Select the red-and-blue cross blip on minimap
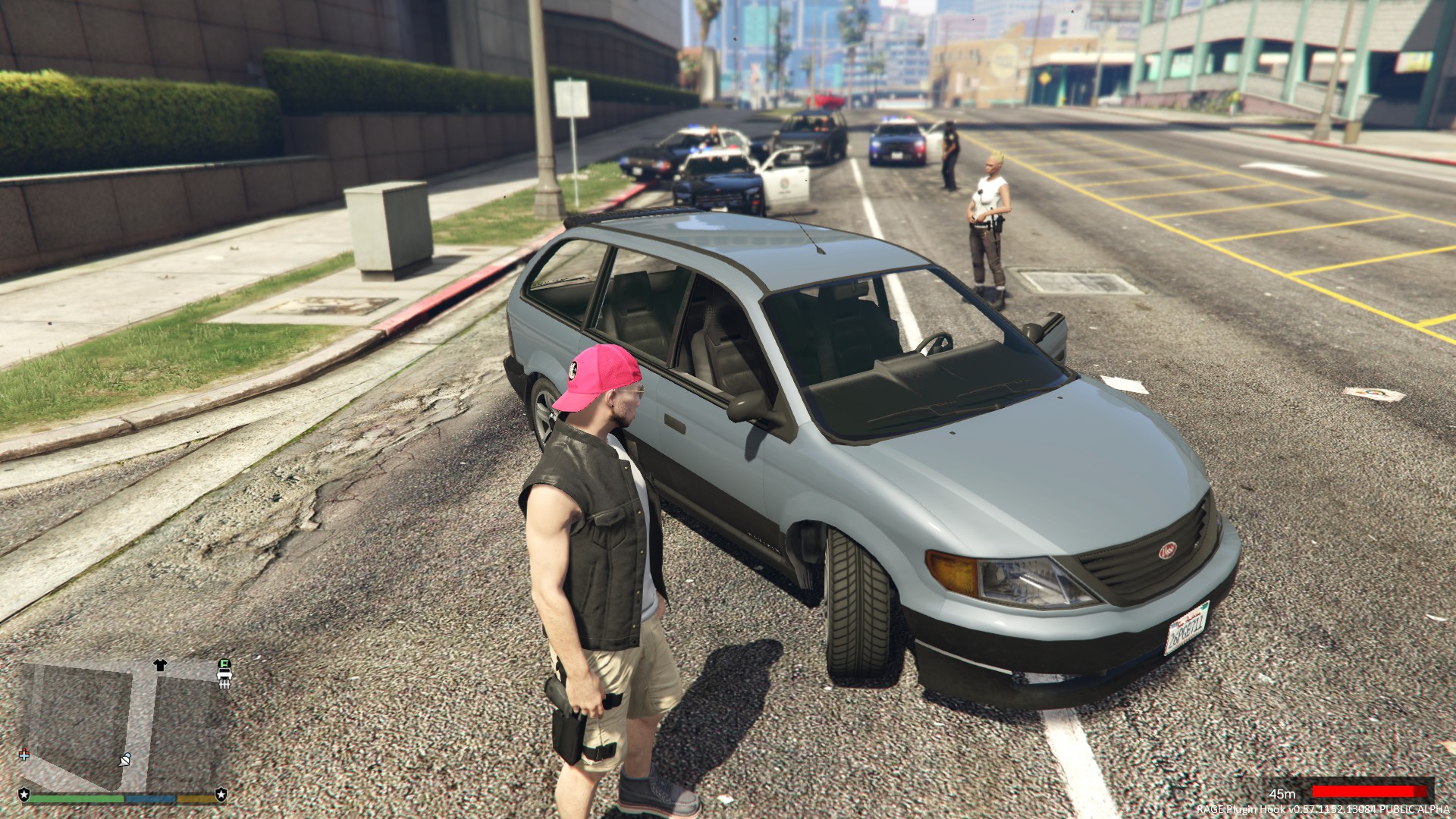Image resolution: width=1456 pixels, height=819 pixels. coord(24,755)
